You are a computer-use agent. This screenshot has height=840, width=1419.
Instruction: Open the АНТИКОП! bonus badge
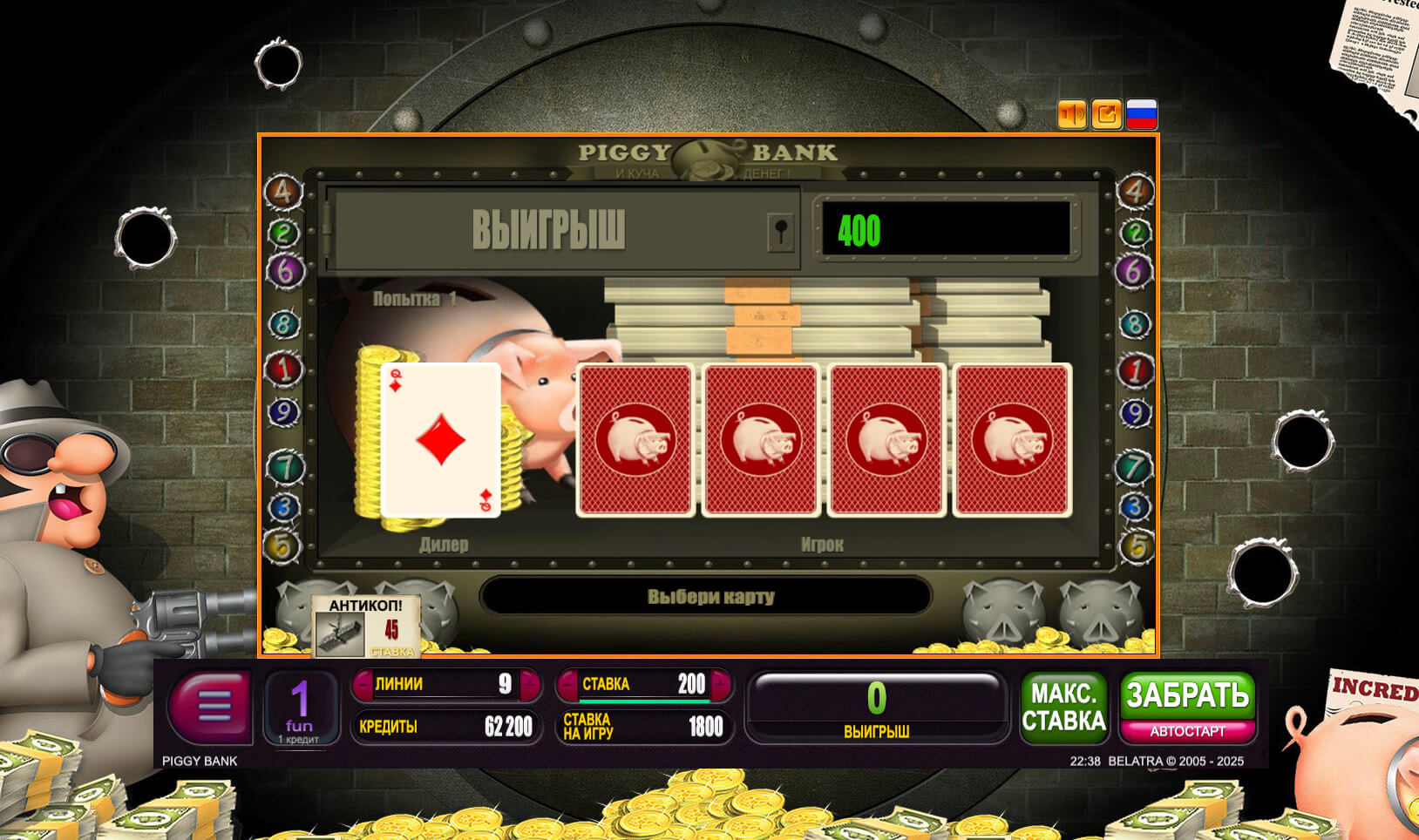point(366,627)
